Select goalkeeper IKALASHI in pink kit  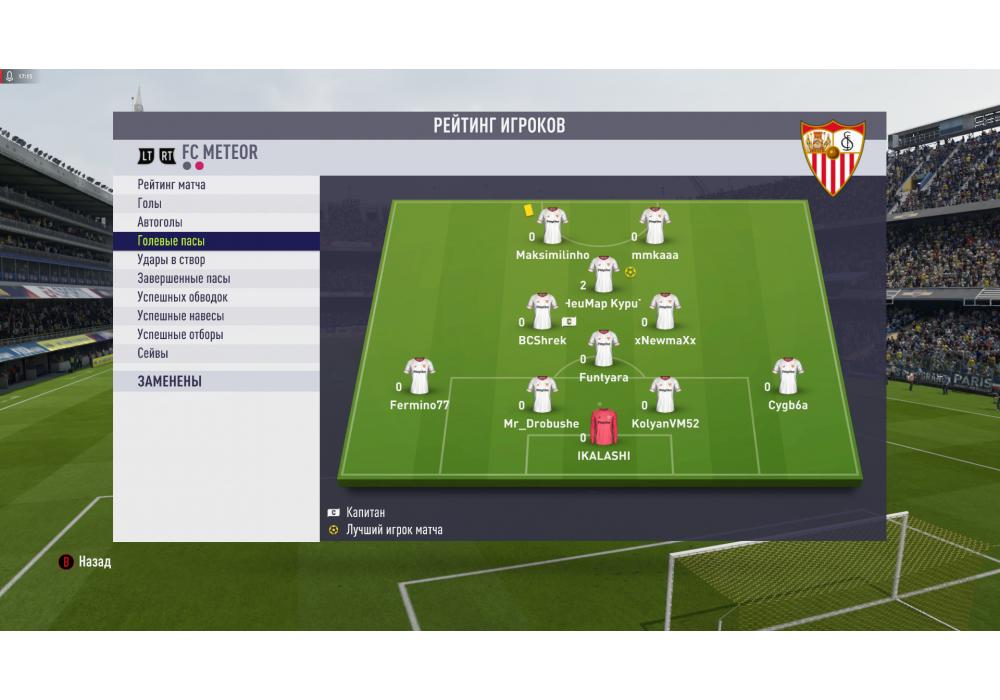pyautogui.click(x=604, y=427)
